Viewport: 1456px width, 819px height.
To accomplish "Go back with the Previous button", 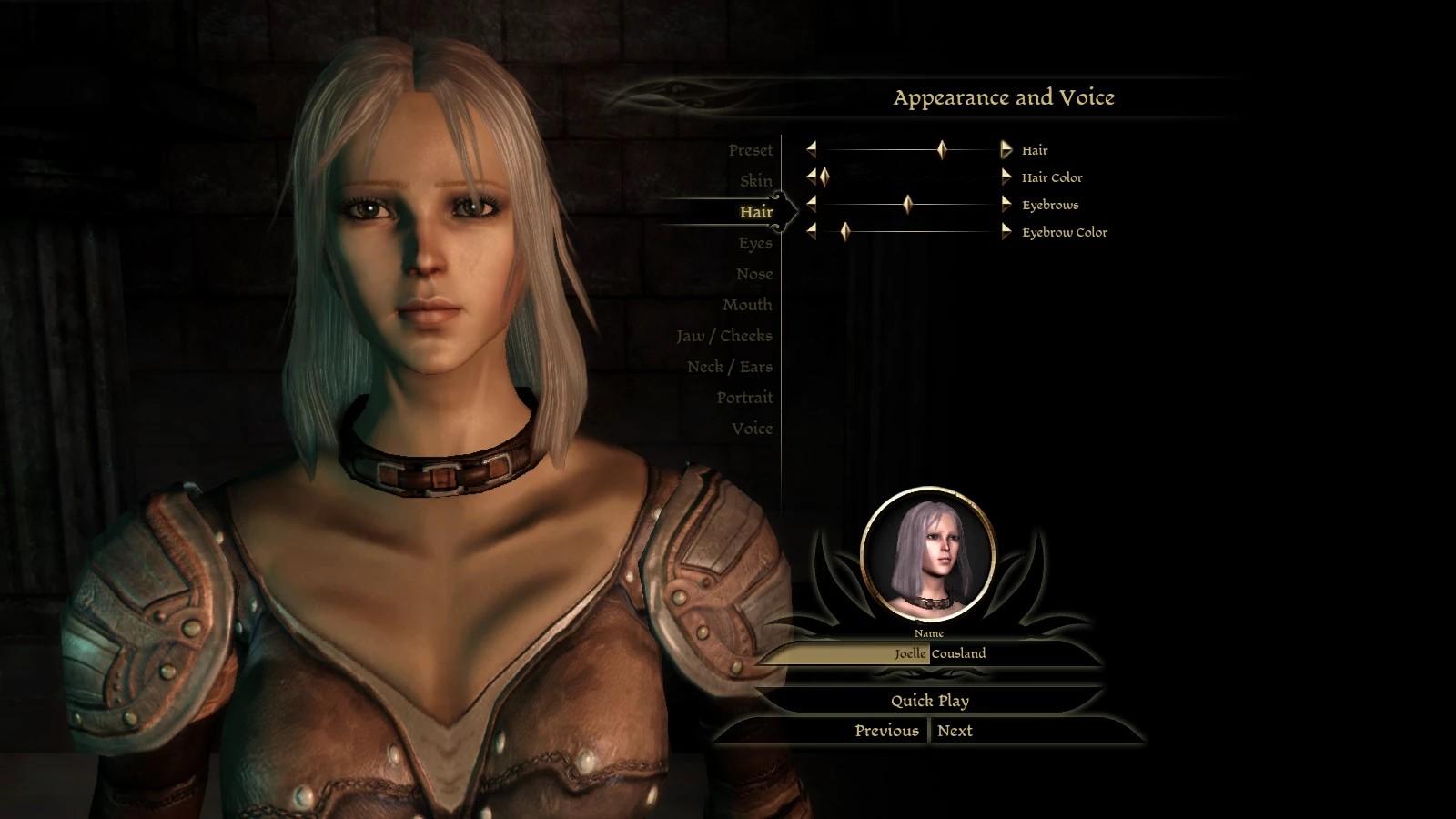I will (x=886, y=731).
